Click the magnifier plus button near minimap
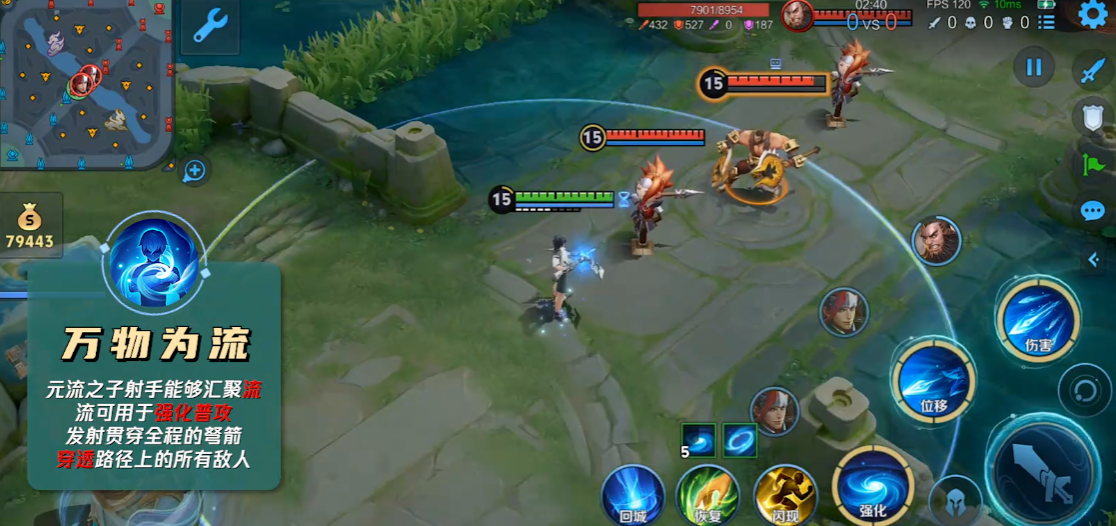This screenshot has height=526, width=1116. [x=195, y=170]
